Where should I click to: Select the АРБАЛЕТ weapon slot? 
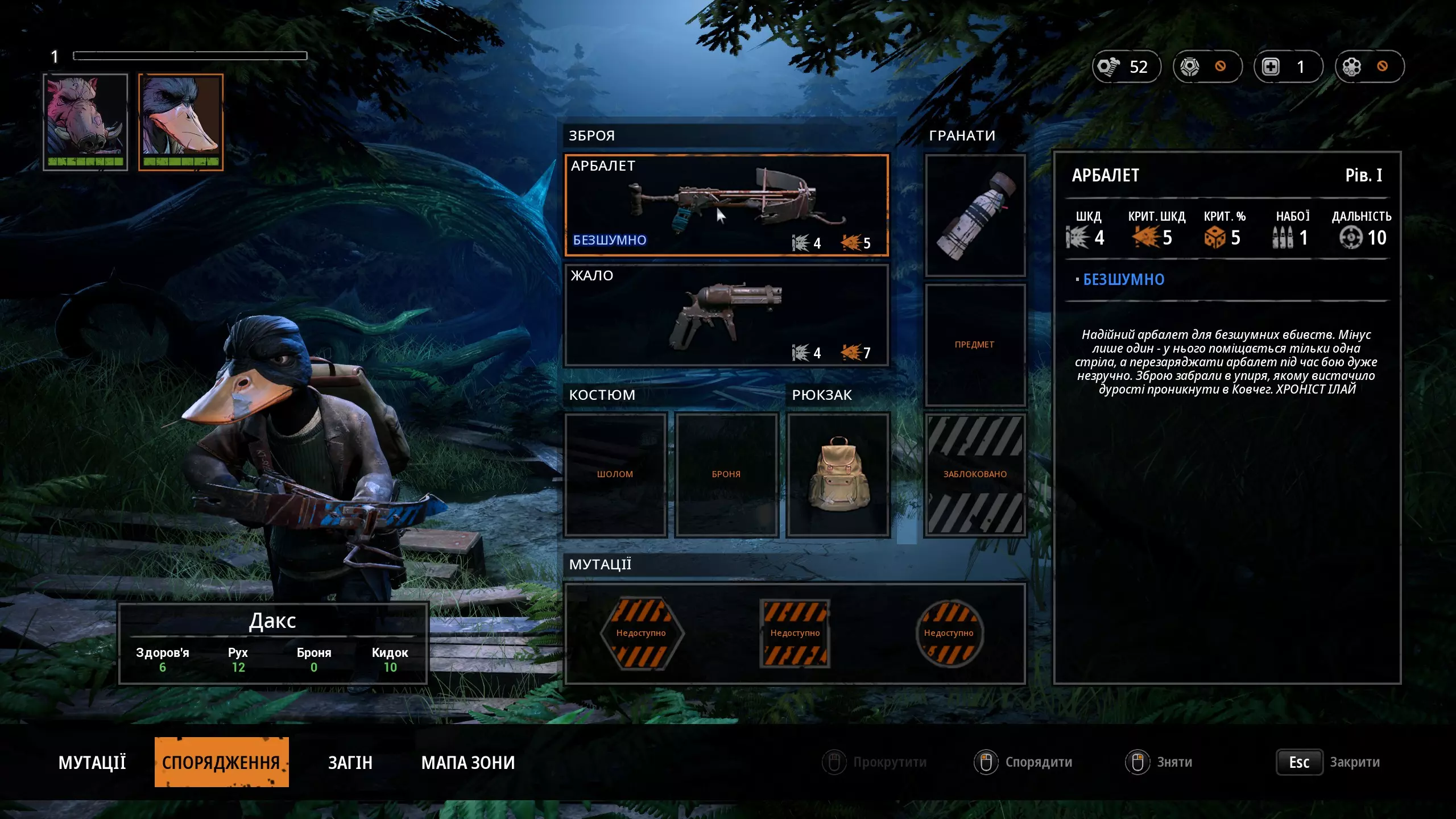click(x=726, y=205)
